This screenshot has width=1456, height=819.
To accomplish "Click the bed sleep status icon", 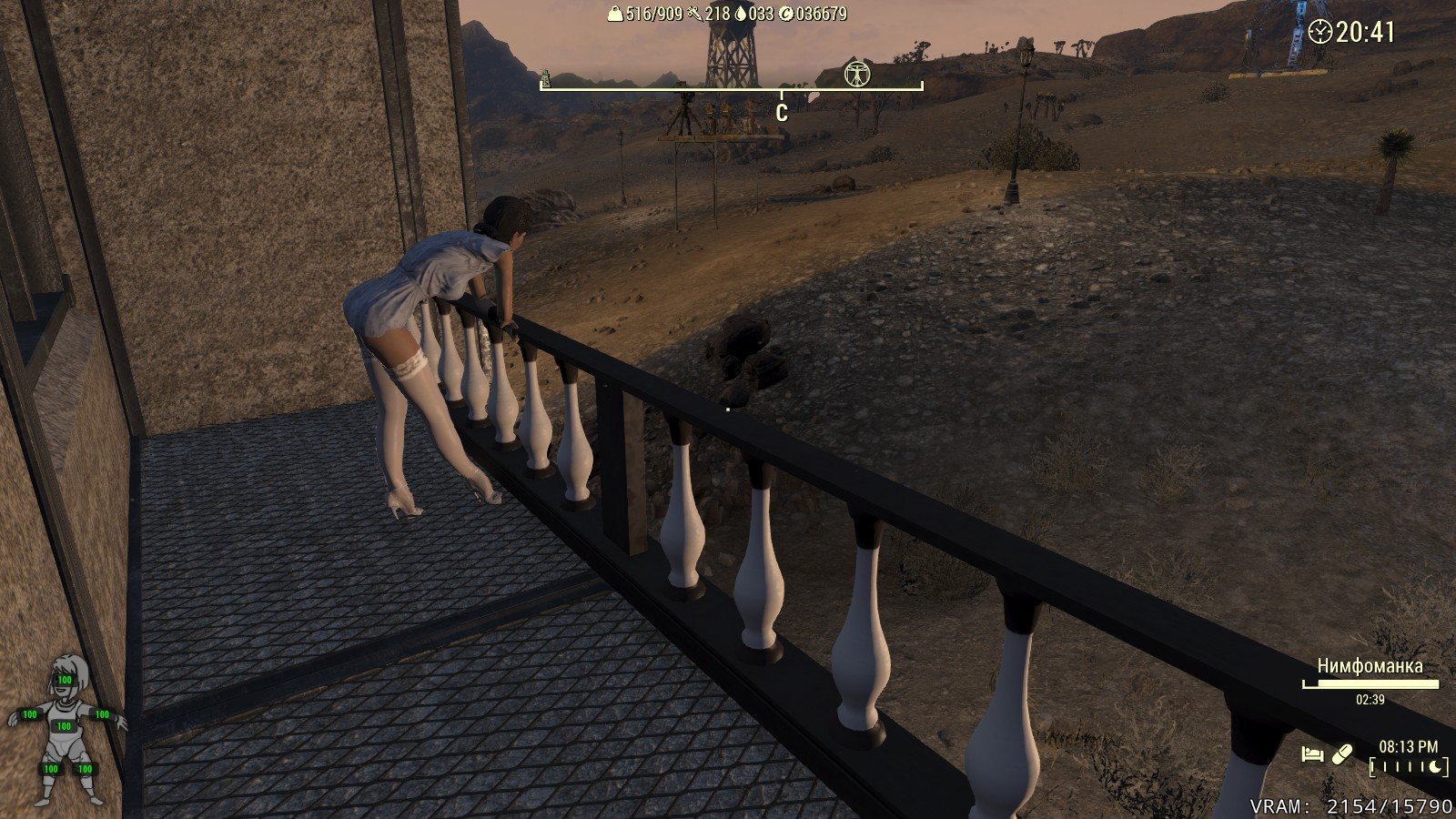I will (x=1311, y=754).
